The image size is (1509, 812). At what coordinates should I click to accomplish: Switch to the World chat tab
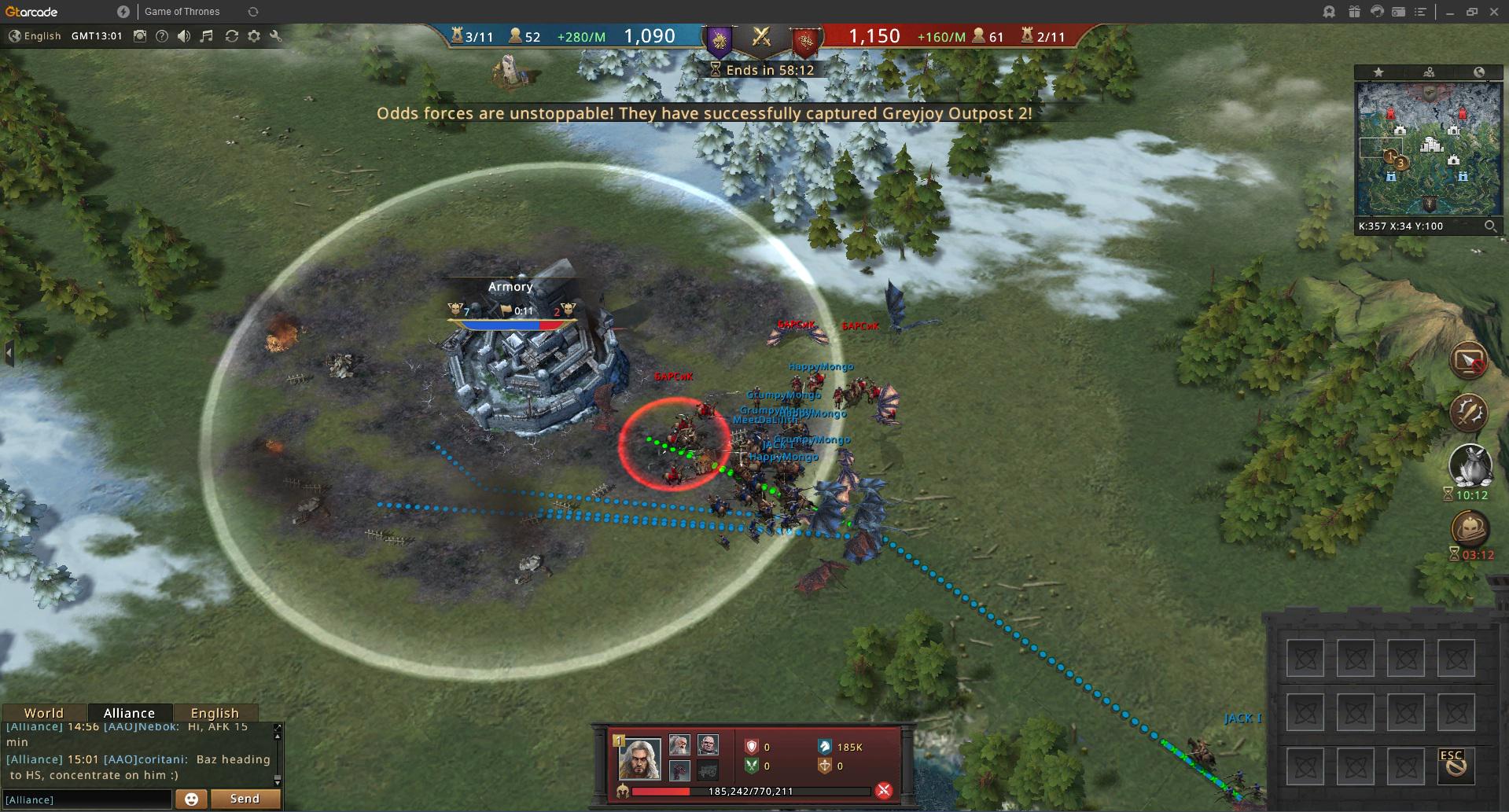pyautogui.click(x=43, y=713)
